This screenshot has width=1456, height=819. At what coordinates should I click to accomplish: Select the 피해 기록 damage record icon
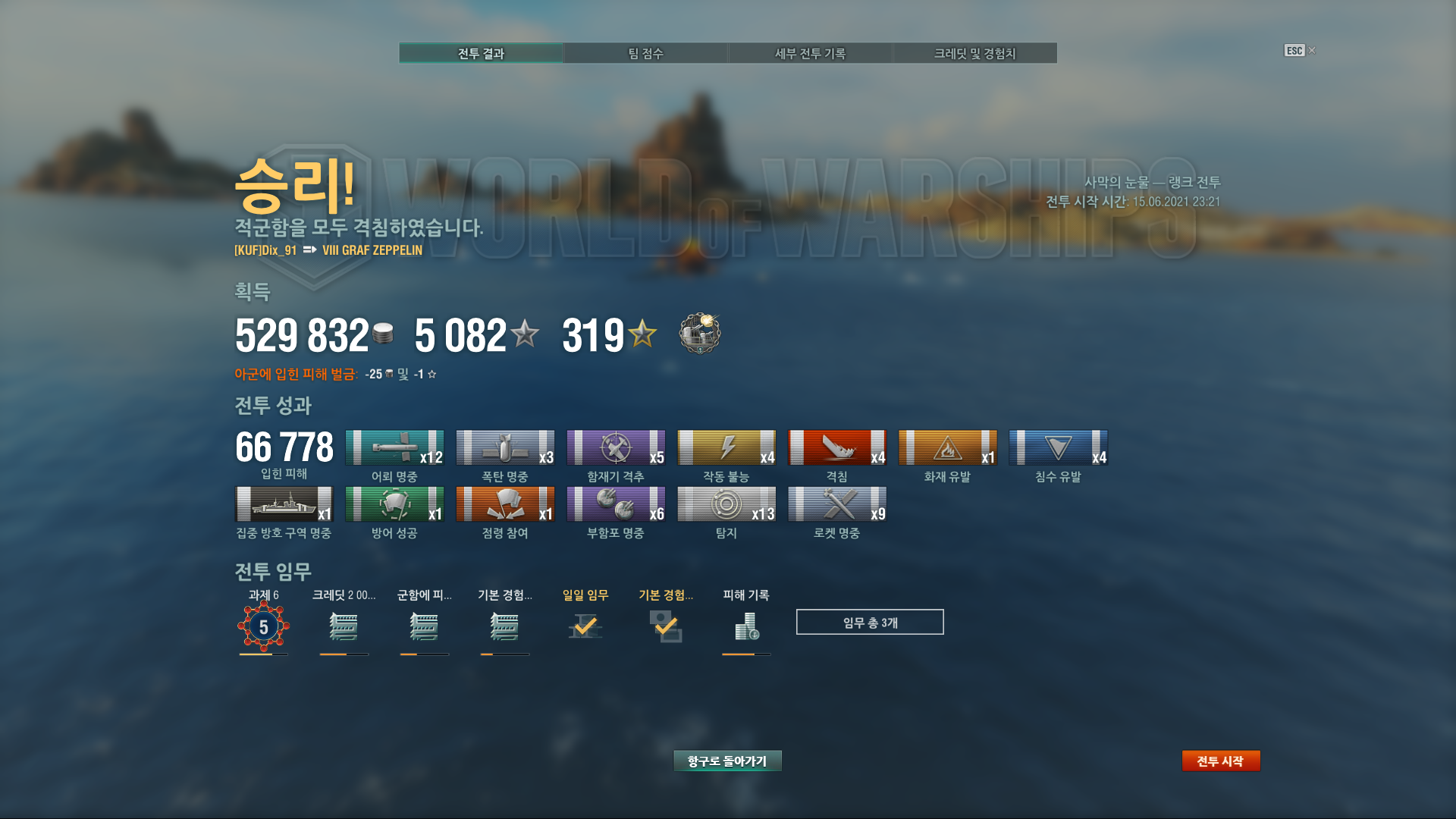pyautogui.click(x=746, y=626)
